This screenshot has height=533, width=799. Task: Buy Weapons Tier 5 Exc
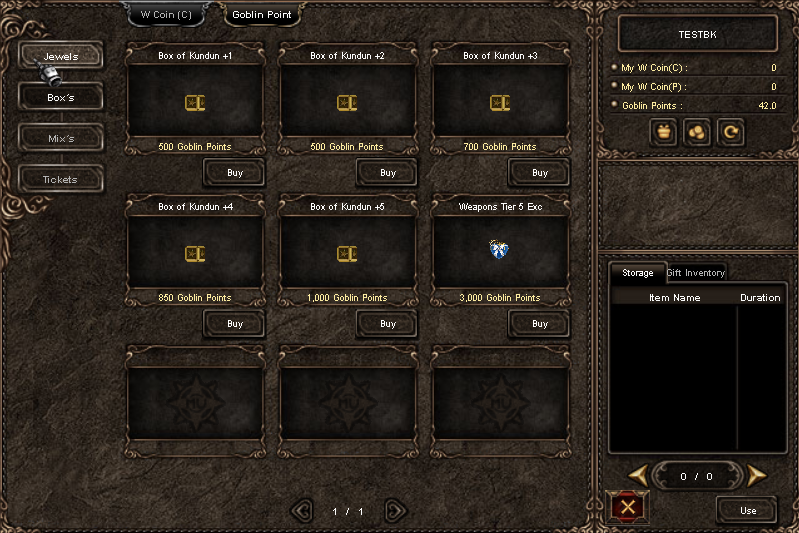click(x=540, y=324)
